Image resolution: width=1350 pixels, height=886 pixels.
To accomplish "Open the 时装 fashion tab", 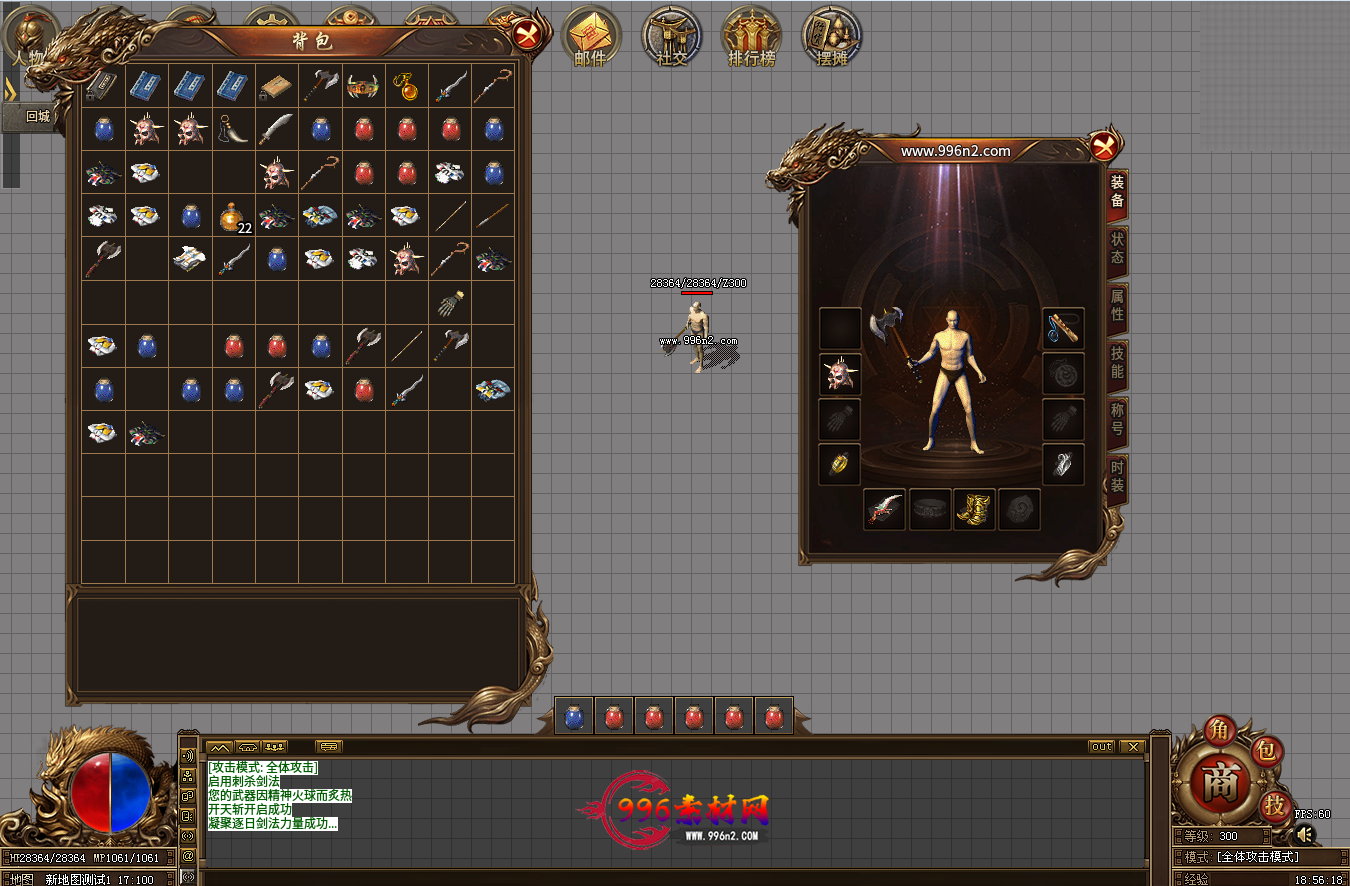I will (x=1117, y=476).
